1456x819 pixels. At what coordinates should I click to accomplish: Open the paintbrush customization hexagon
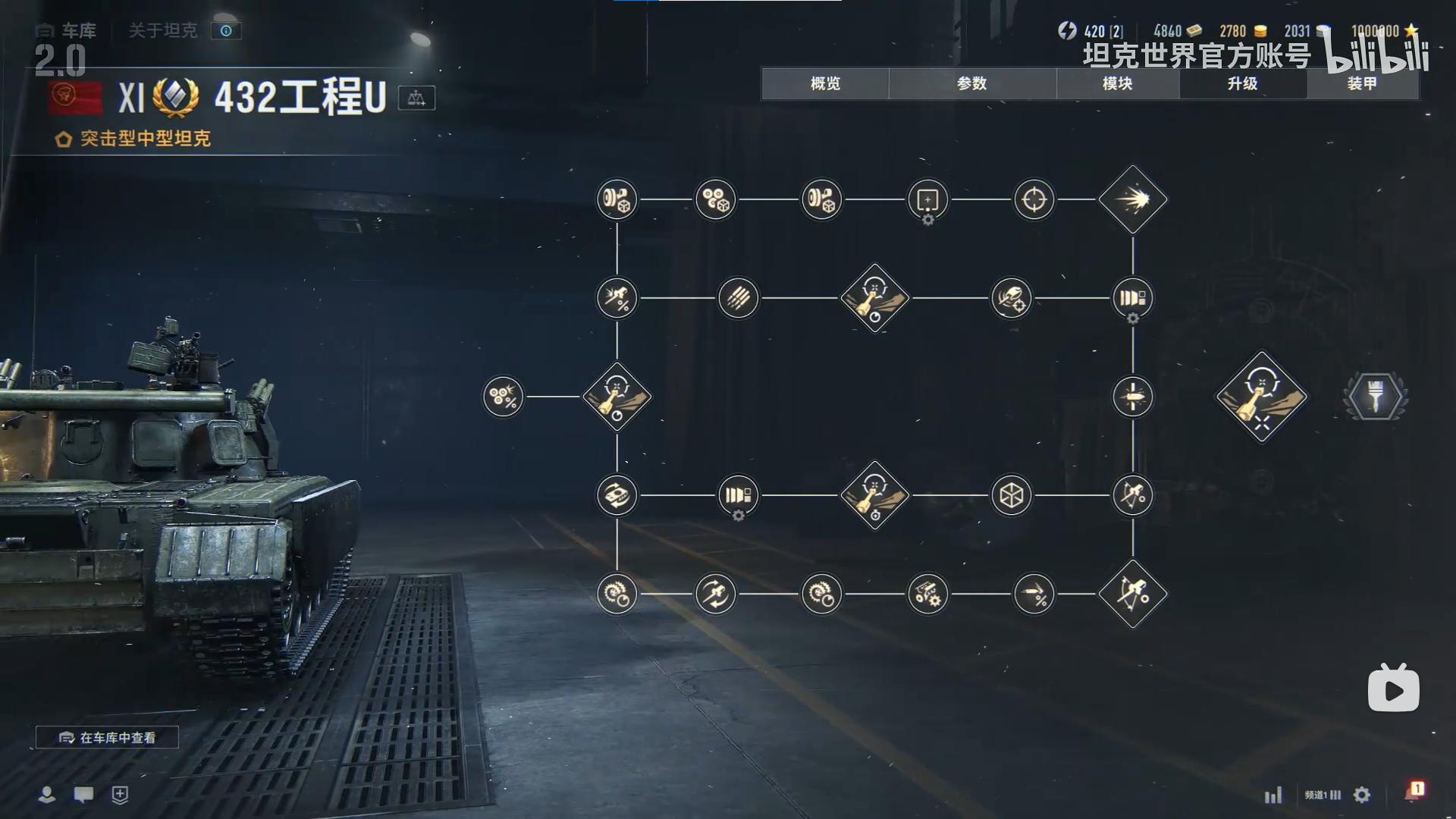[1376, 396]
